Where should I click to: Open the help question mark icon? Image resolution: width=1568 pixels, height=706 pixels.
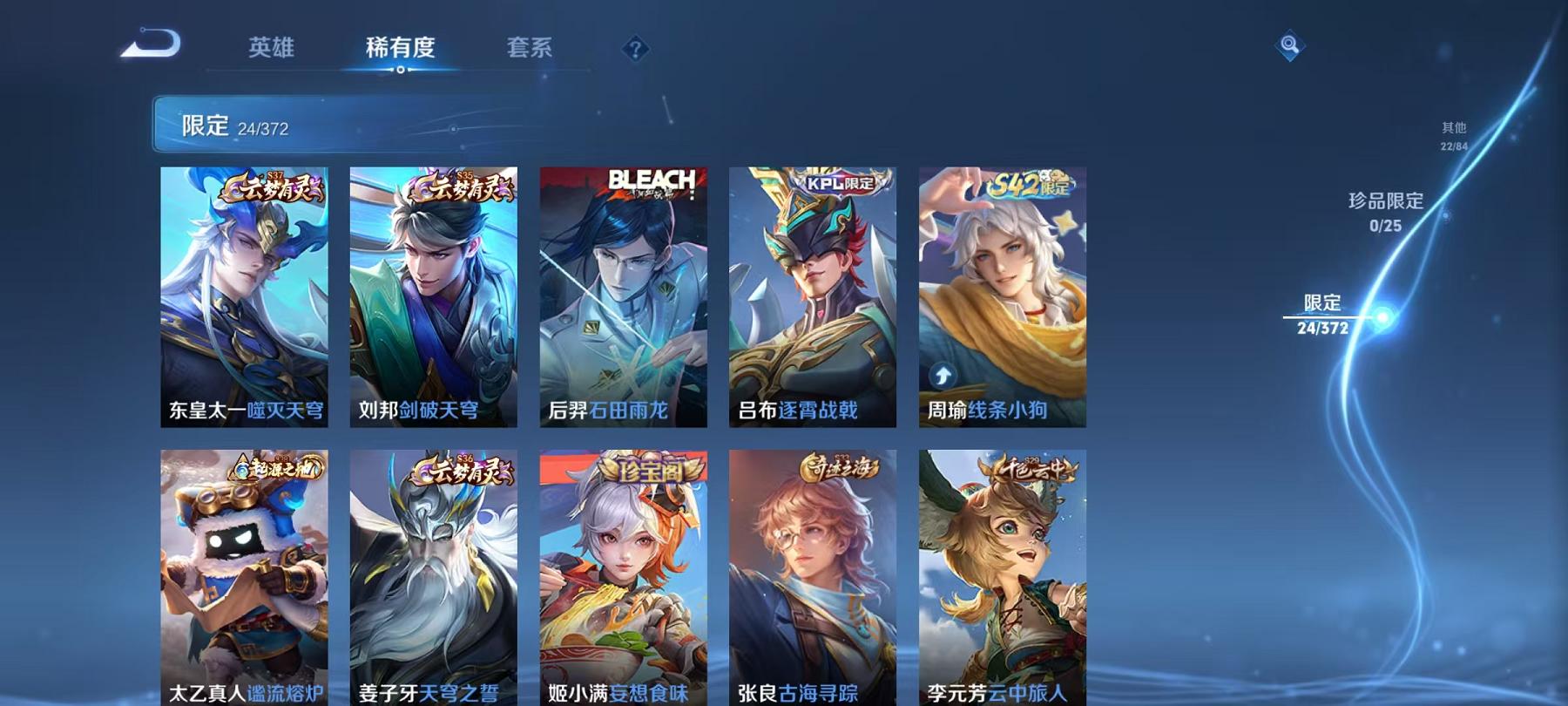click(x=635, y=48)
